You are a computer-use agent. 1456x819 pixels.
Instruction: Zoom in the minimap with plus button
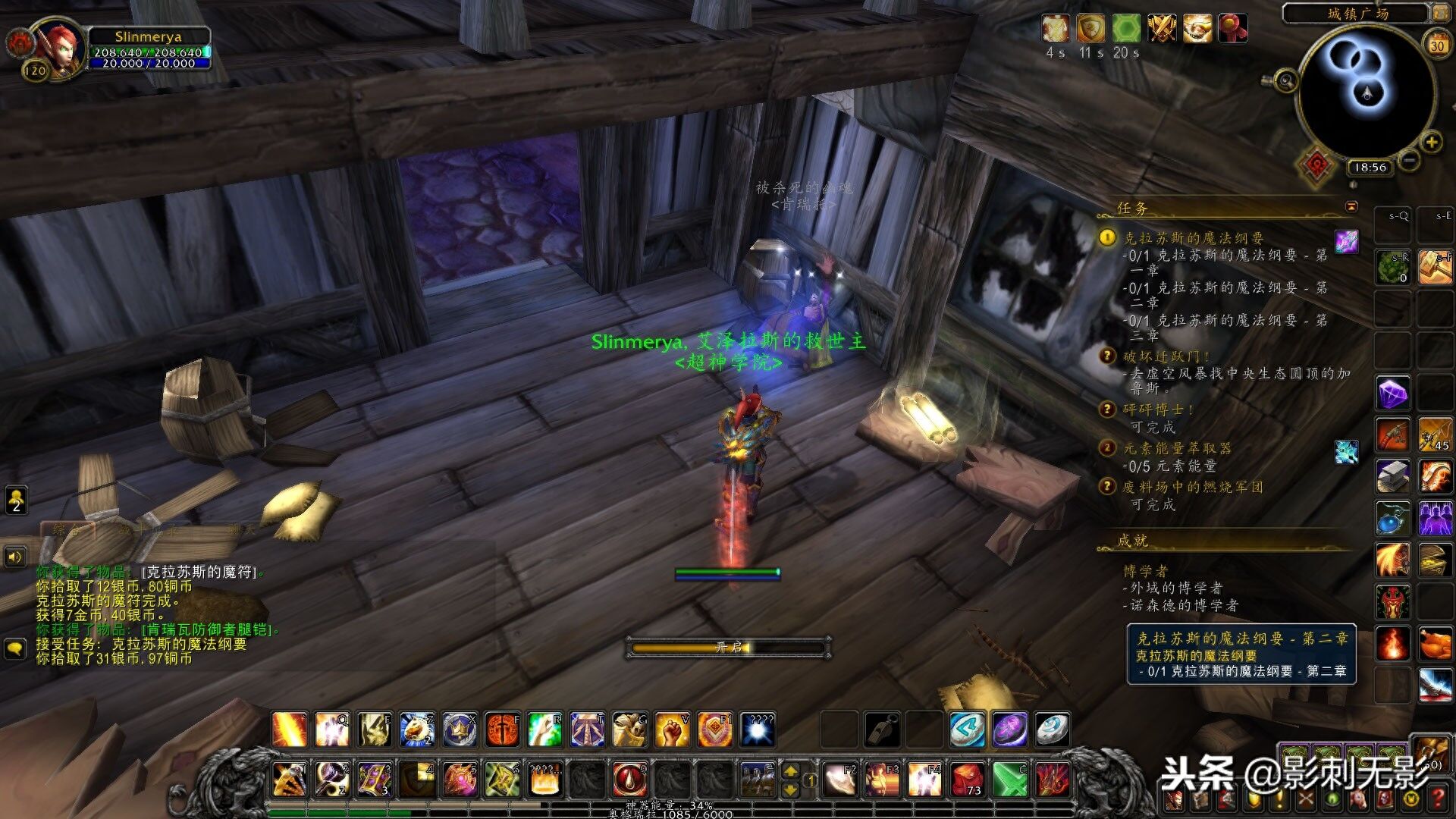pyautogui.click(x=1431, y=142)
